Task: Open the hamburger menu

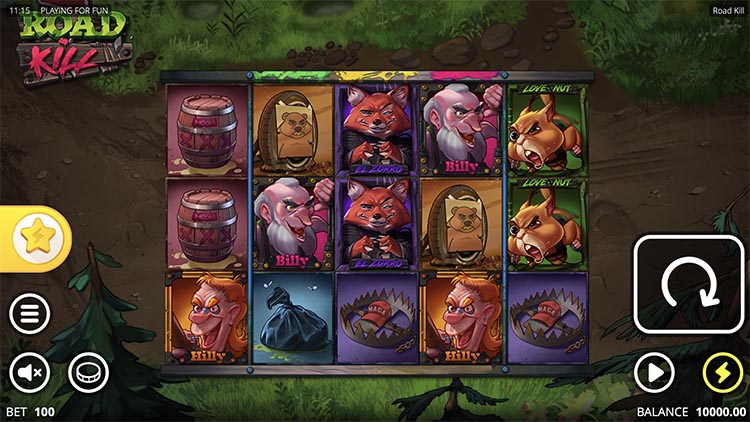Action: 30,314
